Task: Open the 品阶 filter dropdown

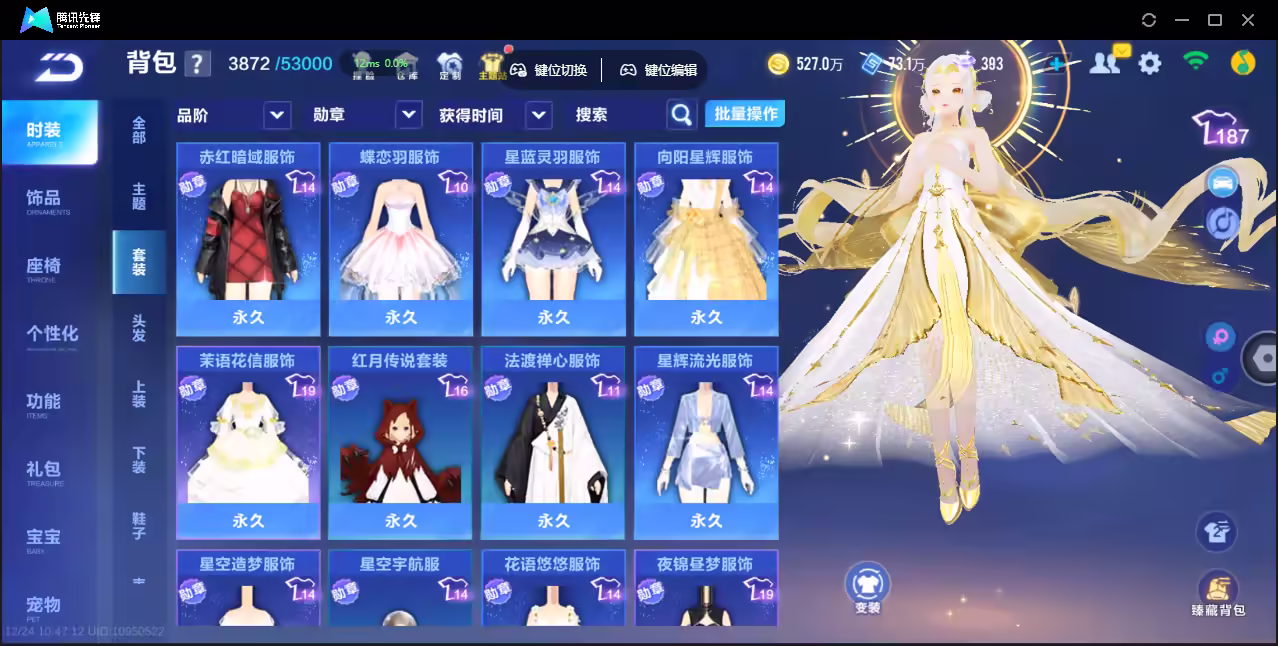Action: (x=277, y=115)
